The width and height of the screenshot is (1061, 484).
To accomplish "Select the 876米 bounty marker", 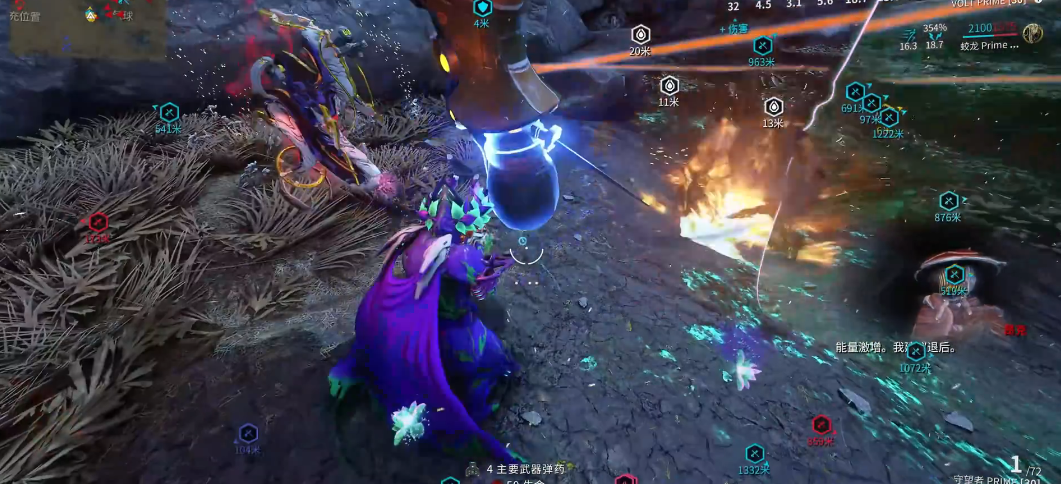I will coord(948,201).
